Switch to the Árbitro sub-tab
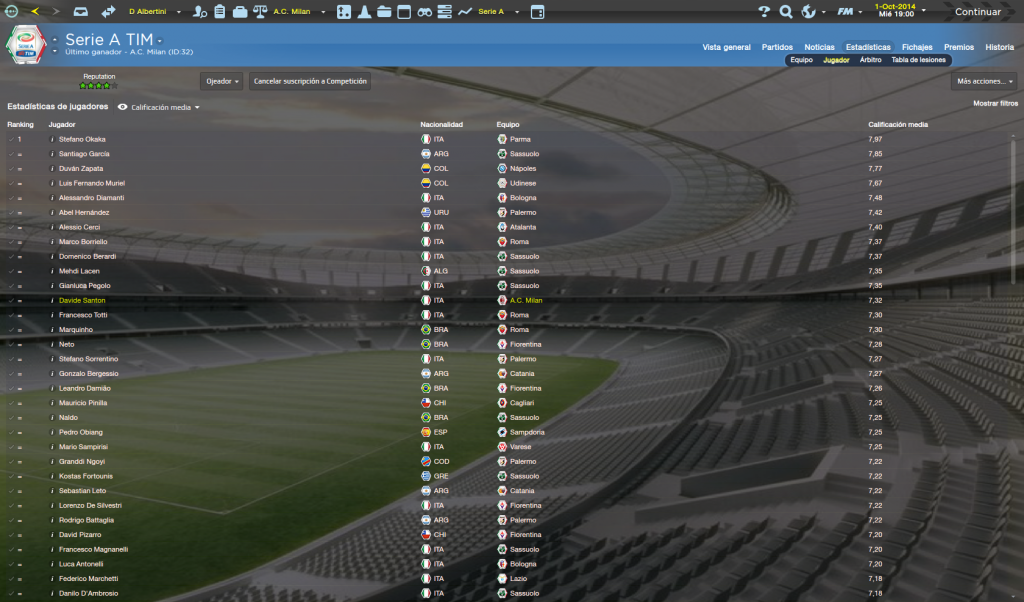This screenshot has width=1024, height=602. (870, 60)
